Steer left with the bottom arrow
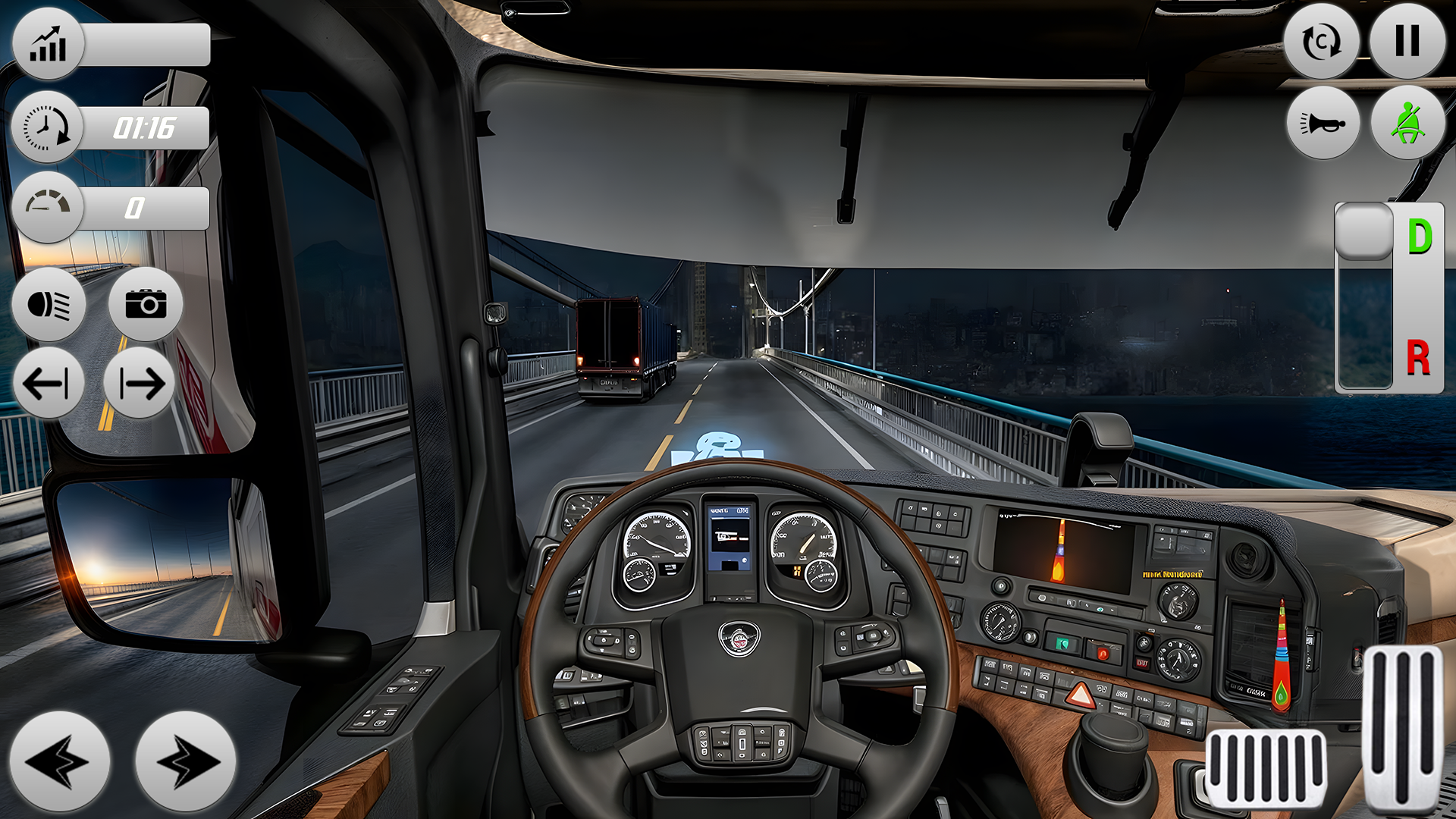Screen dimensions: 1456x819 (x=59, y=761)
